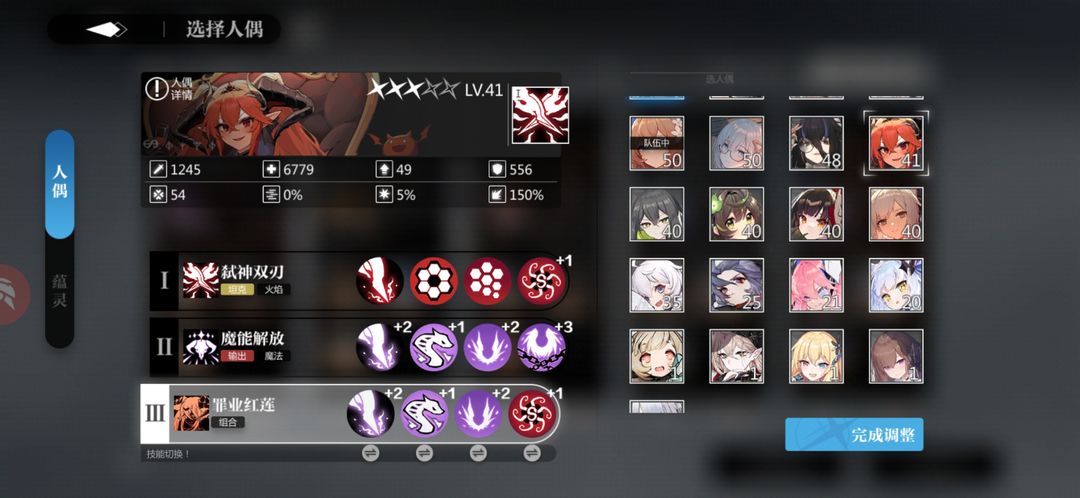Select the level 20 white-haired doll
Viewport: 1080px width, 498px height.
(896, 285)
